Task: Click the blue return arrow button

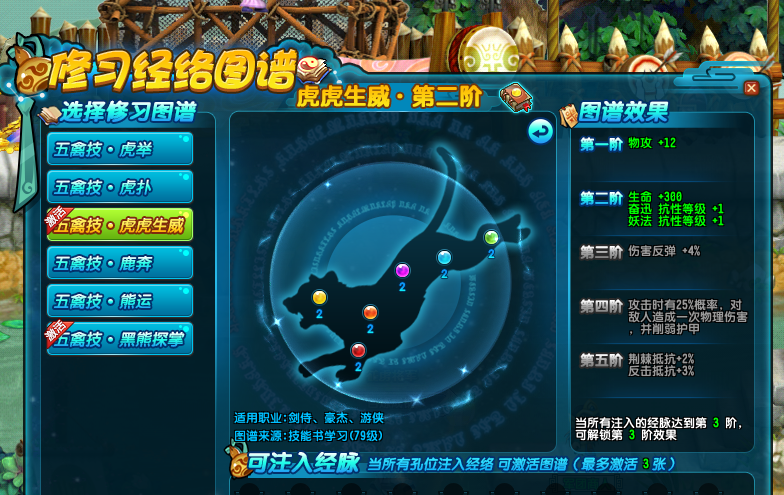Action: (540, 131)
